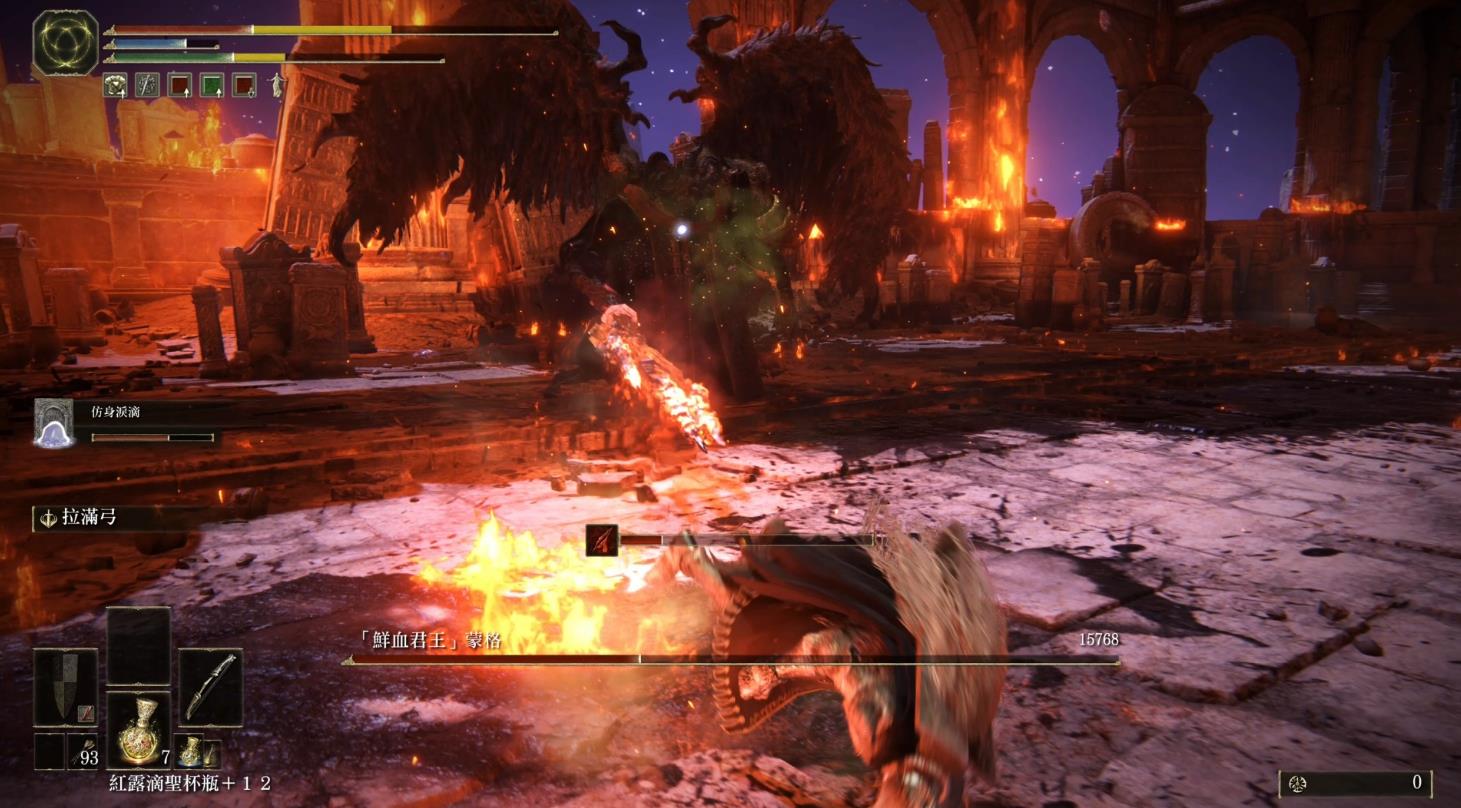Use the Flask of Crimson Tears slot

[x=138, y=730]
